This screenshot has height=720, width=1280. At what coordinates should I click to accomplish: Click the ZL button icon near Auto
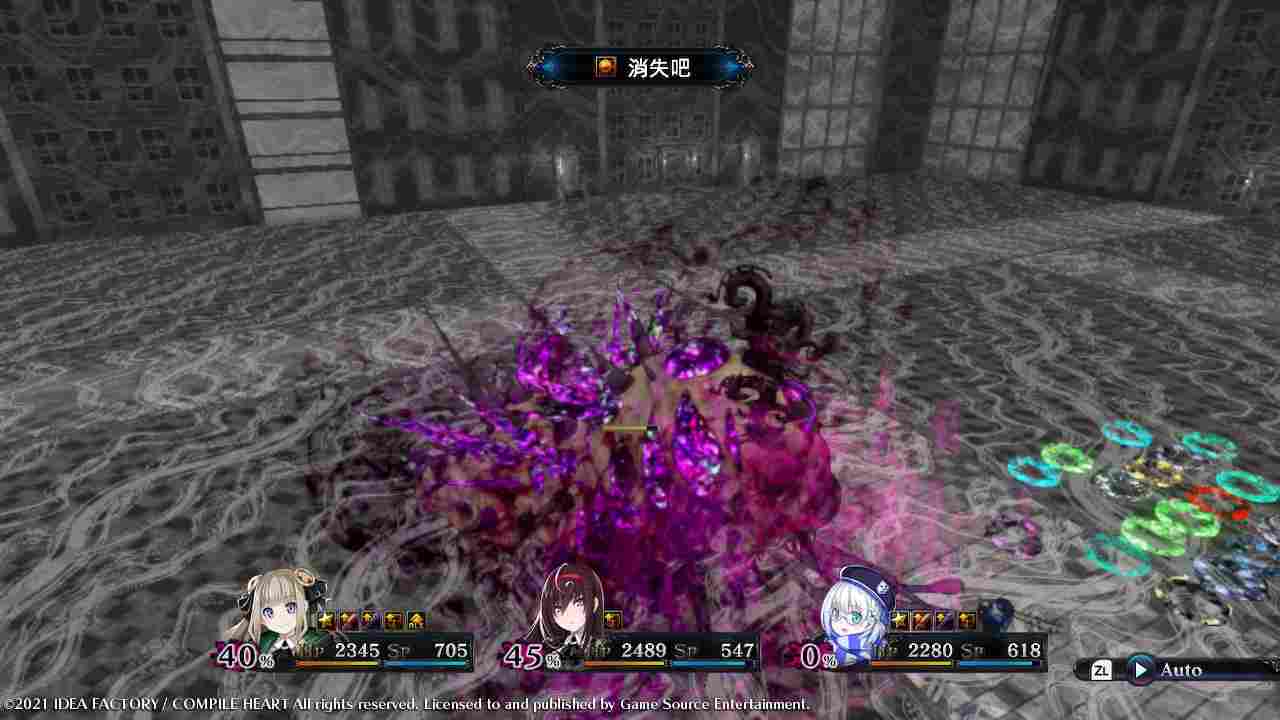click(1100, 670)
